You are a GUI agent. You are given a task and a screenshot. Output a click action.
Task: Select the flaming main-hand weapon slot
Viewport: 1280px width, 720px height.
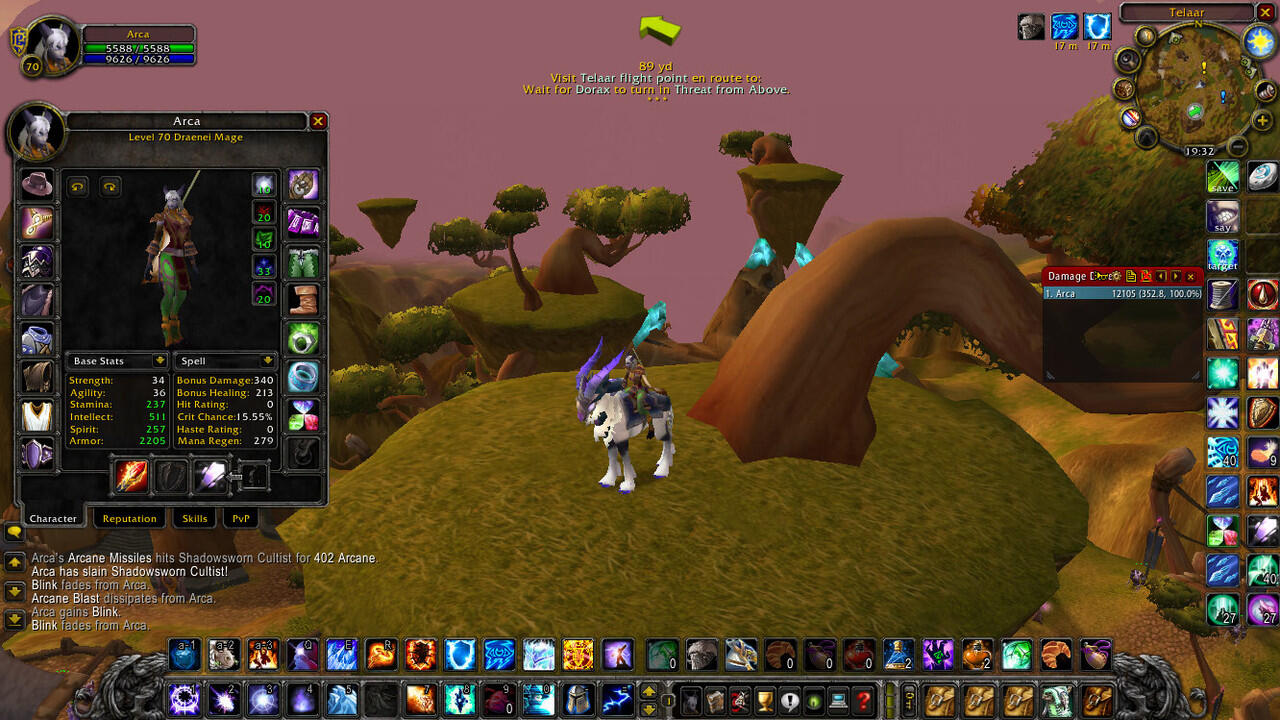[x=132, y=476]
